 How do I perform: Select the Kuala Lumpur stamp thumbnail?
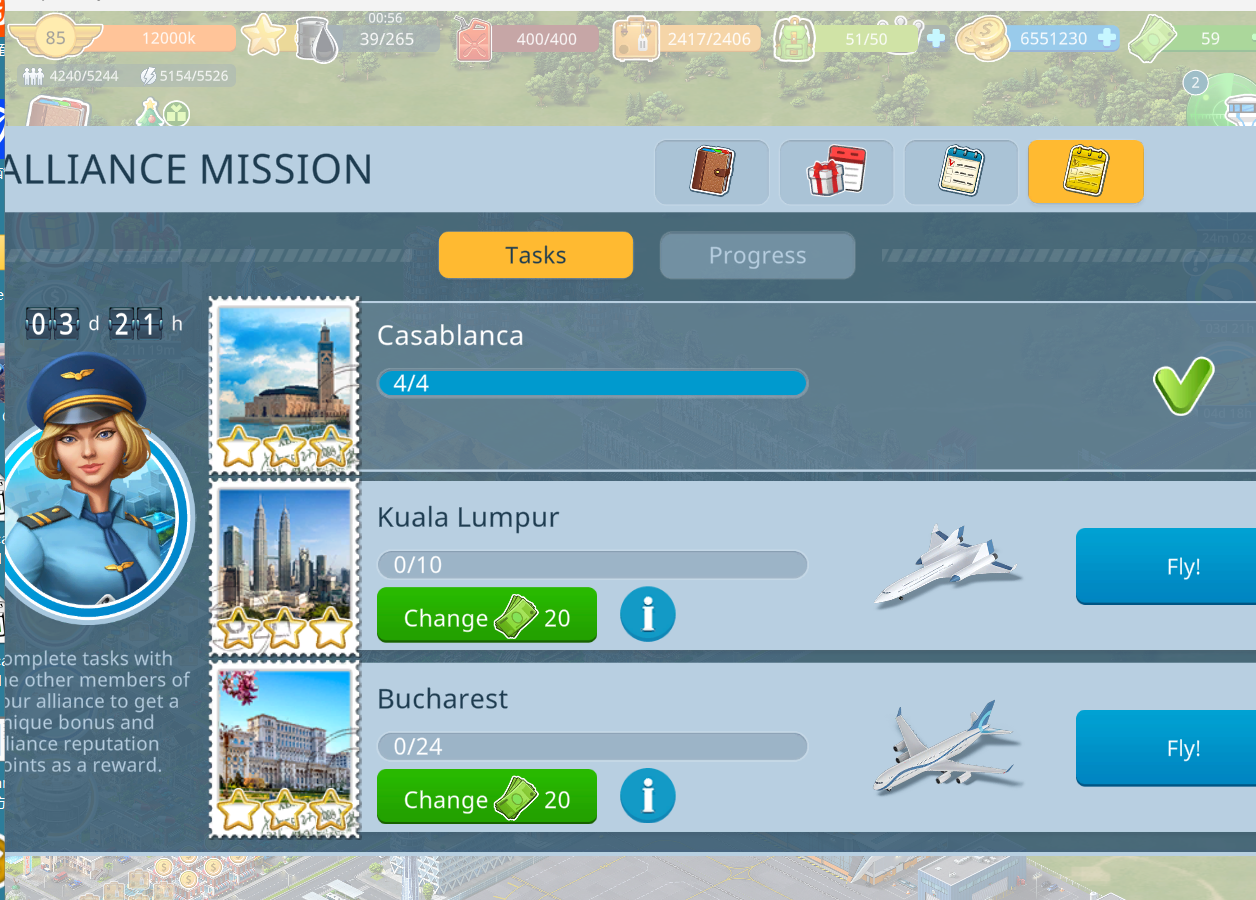[x=284, y=567]
